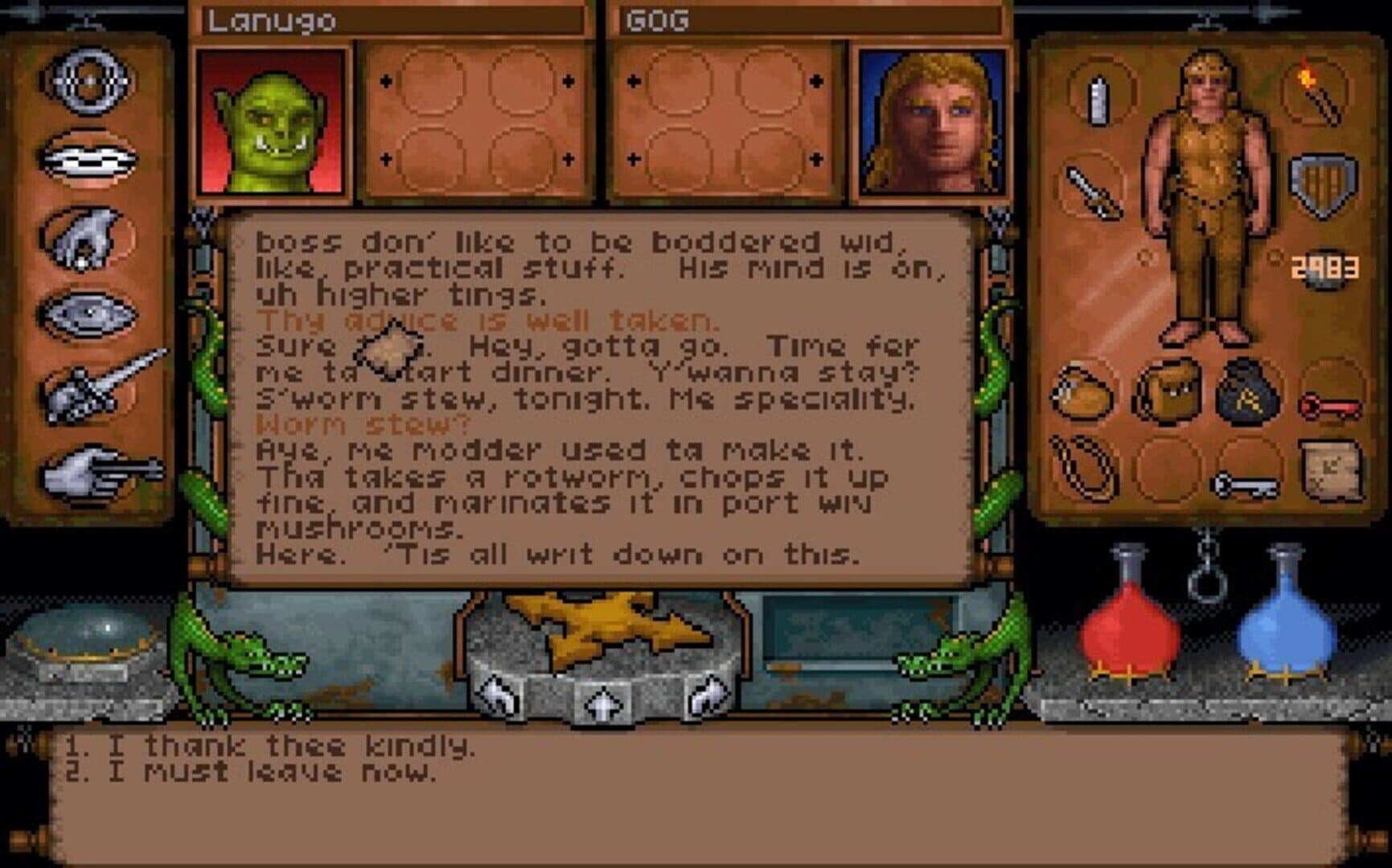This screenshot has height=868, width=1392.
Task: Select the candle in the equipment slot
Action: [1098, 100]
